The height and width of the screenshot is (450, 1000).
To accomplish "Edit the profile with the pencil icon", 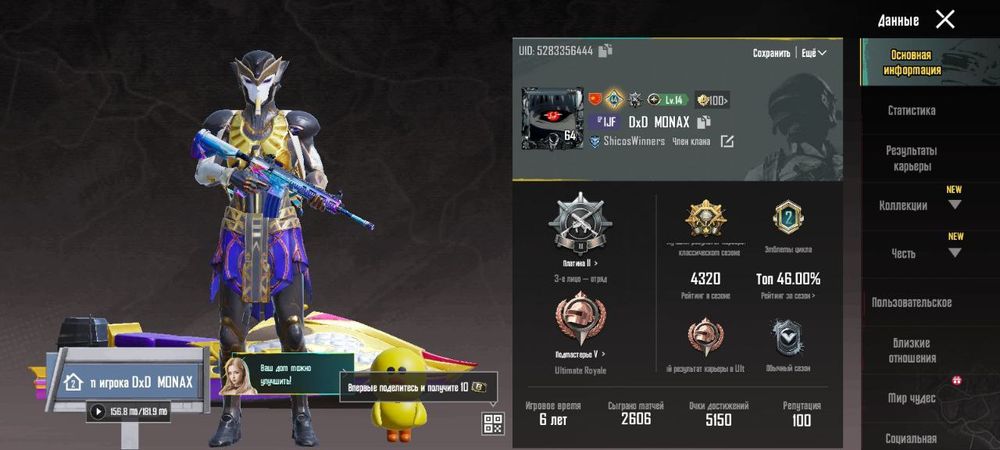I will pos(727,142).
